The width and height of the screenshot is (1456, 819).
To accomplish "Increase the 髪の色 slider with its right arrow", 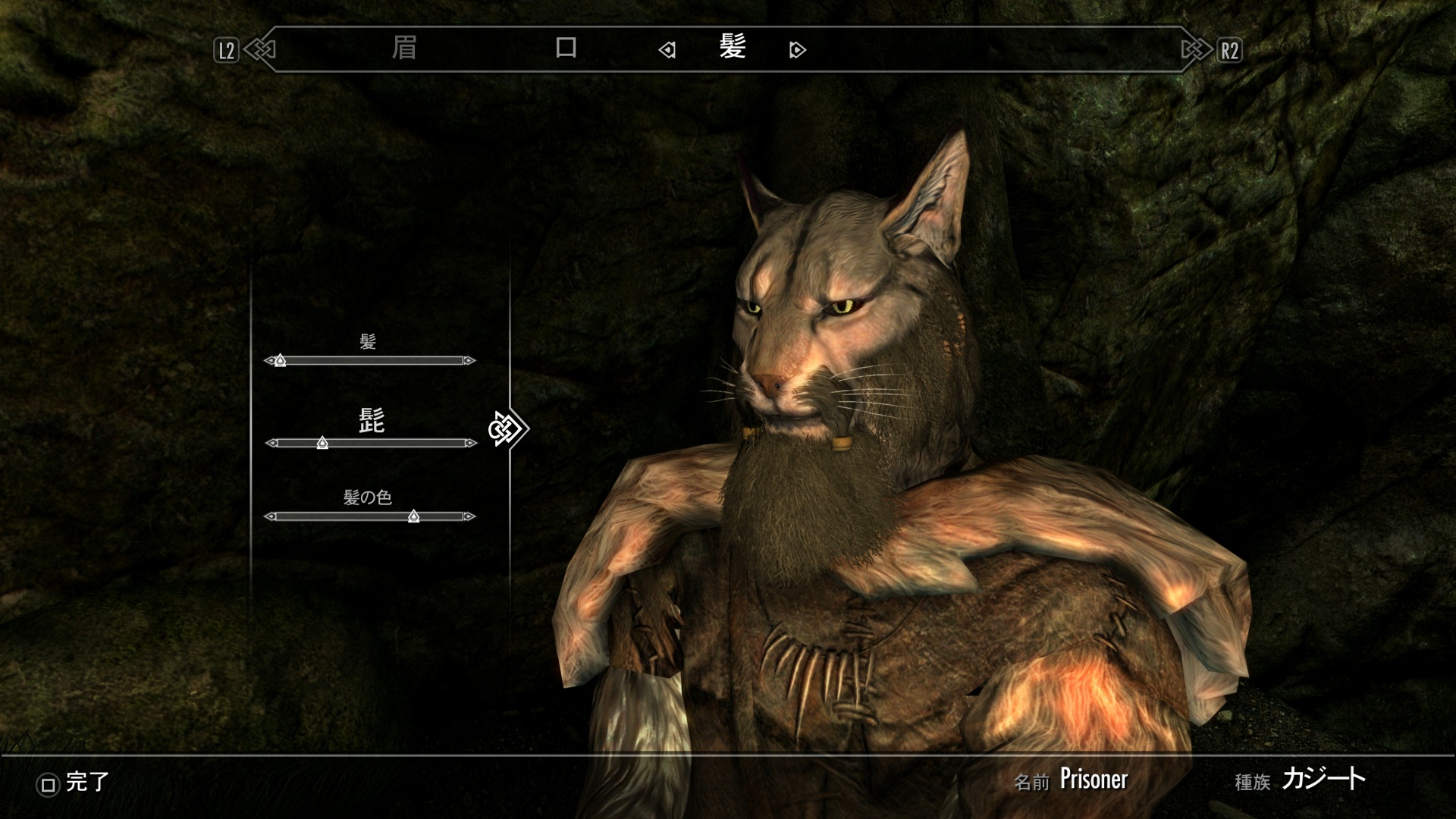I will pyautogui.click(x=470, y=516).
